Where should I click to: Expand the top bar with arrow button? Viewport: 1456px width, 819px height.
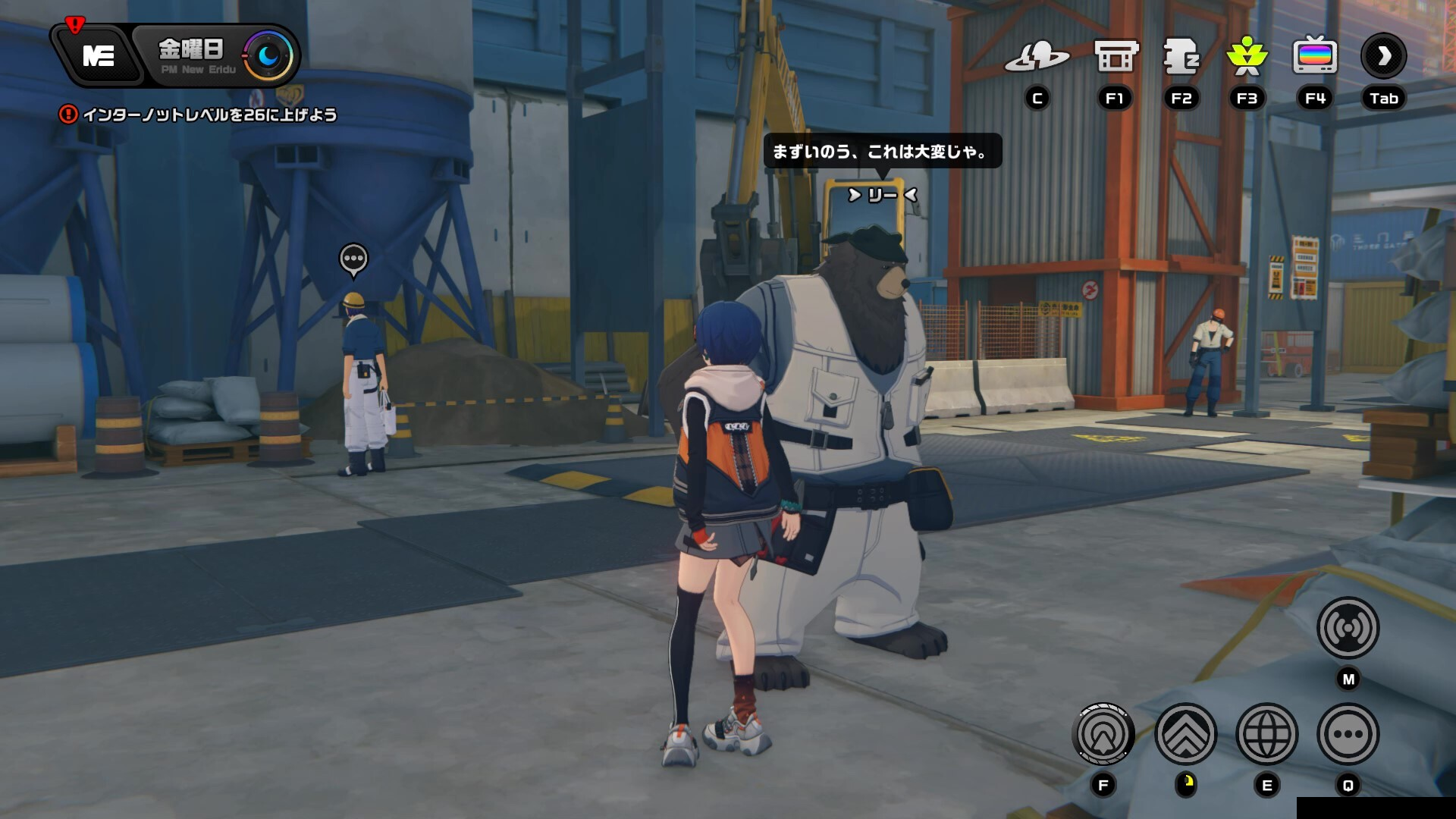[1383, 56]
